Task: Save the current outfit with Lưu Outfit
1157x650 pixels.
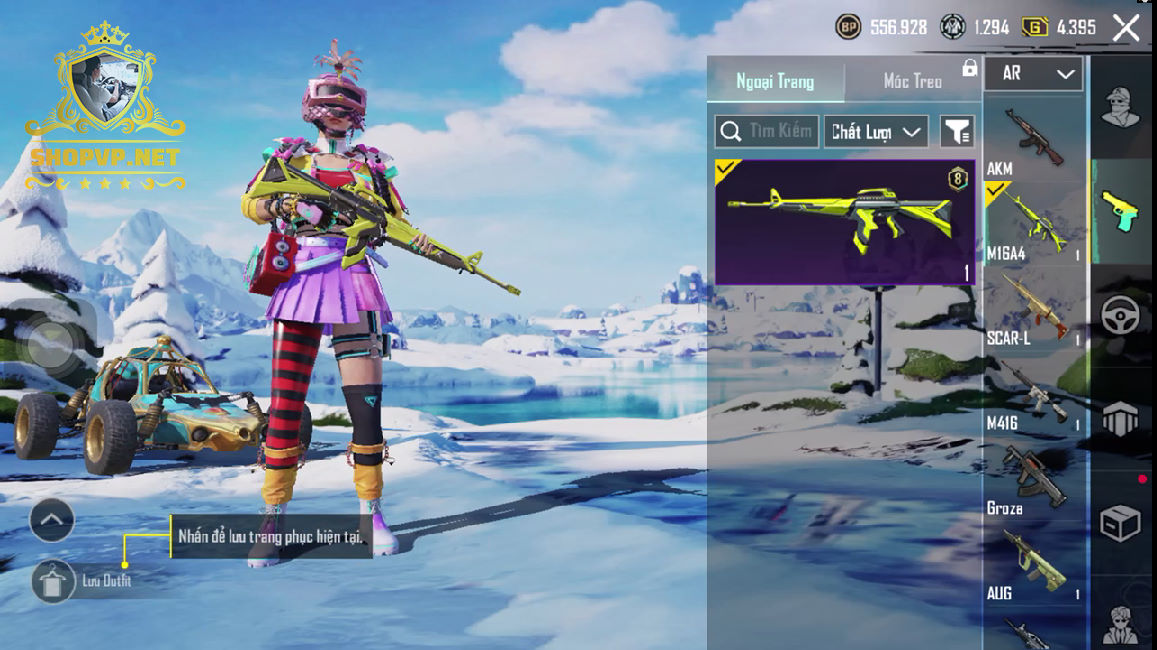Action: [54, 581]
